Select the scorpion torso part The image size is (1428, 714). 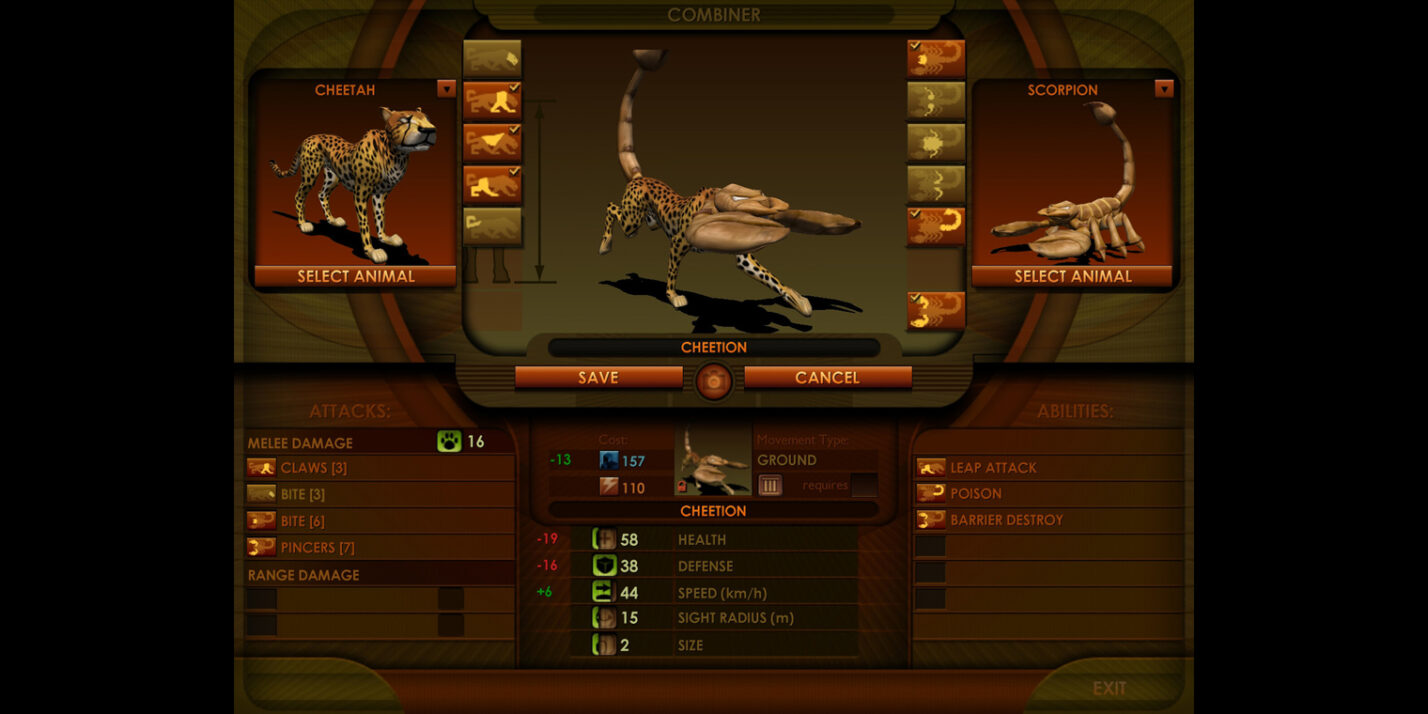[936, 142]
